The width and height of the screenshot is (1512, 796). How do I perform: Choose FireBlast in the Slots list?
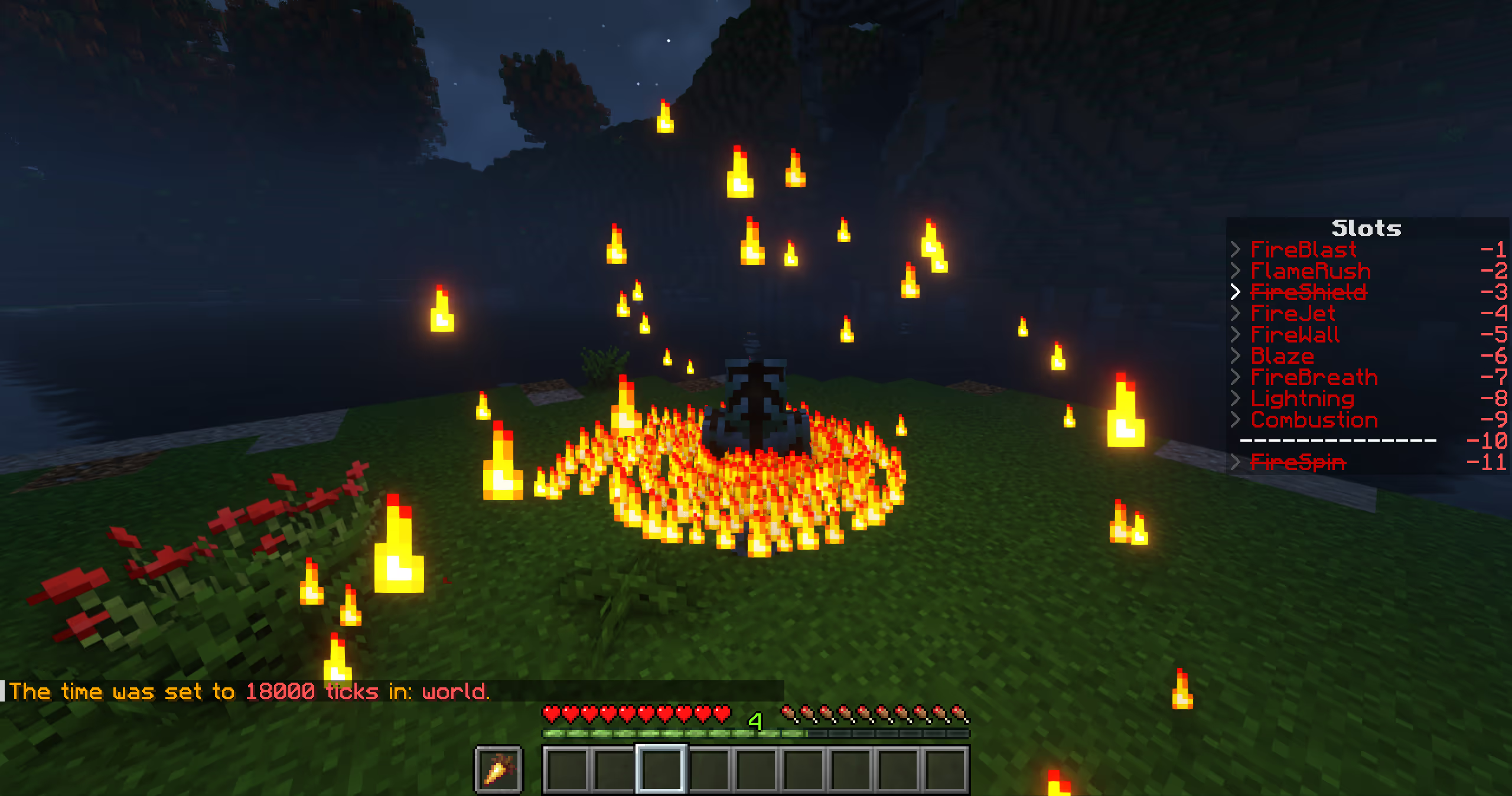coord(1303,250)
